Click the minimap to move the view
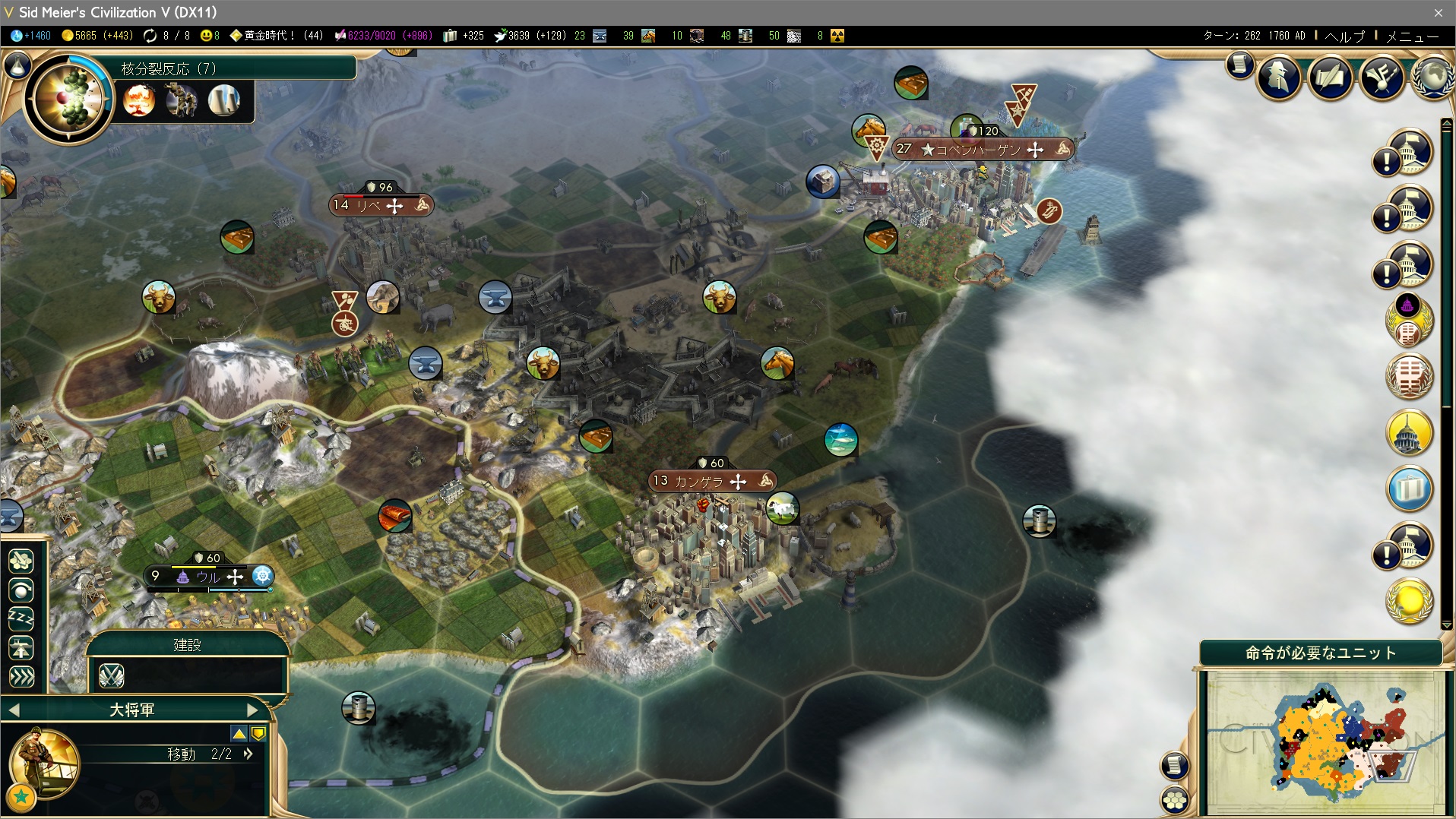This screenshot has width=1456, height=819. click(x=1325, y=742)
